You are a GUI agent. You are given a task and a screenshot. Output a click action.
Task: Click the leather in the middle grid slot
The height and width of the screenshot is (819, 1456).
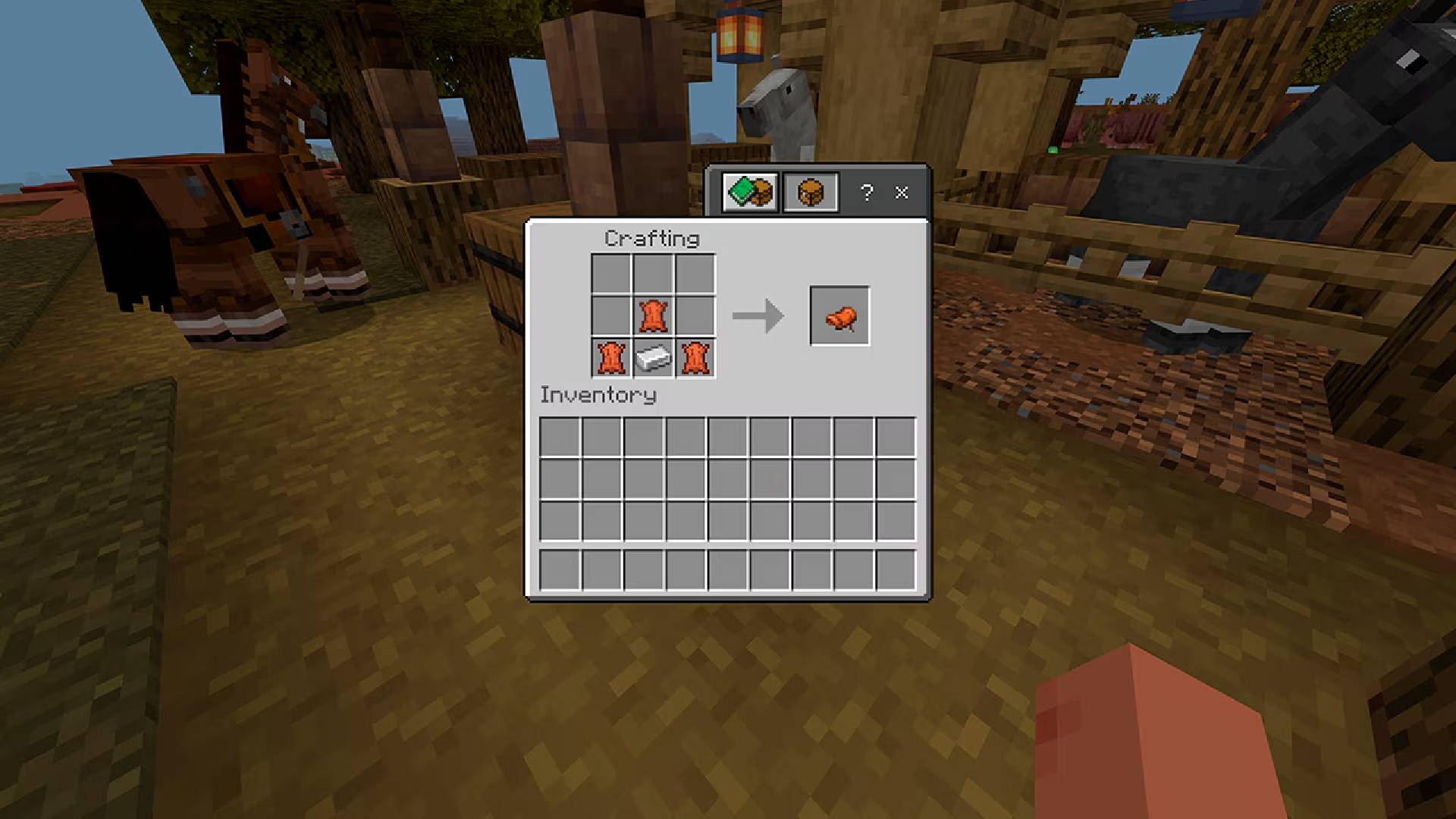pos(654,315)
